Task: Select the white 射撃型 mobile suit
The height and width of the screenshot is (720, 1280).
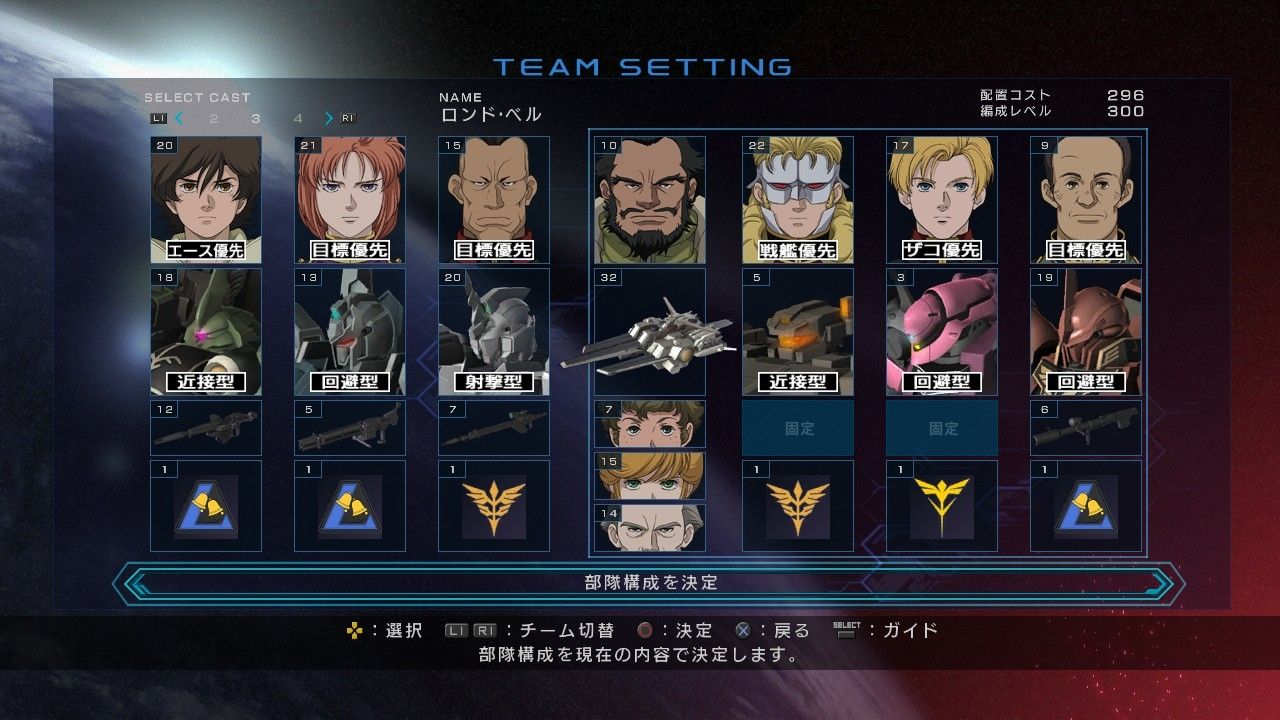Action: 494,331
